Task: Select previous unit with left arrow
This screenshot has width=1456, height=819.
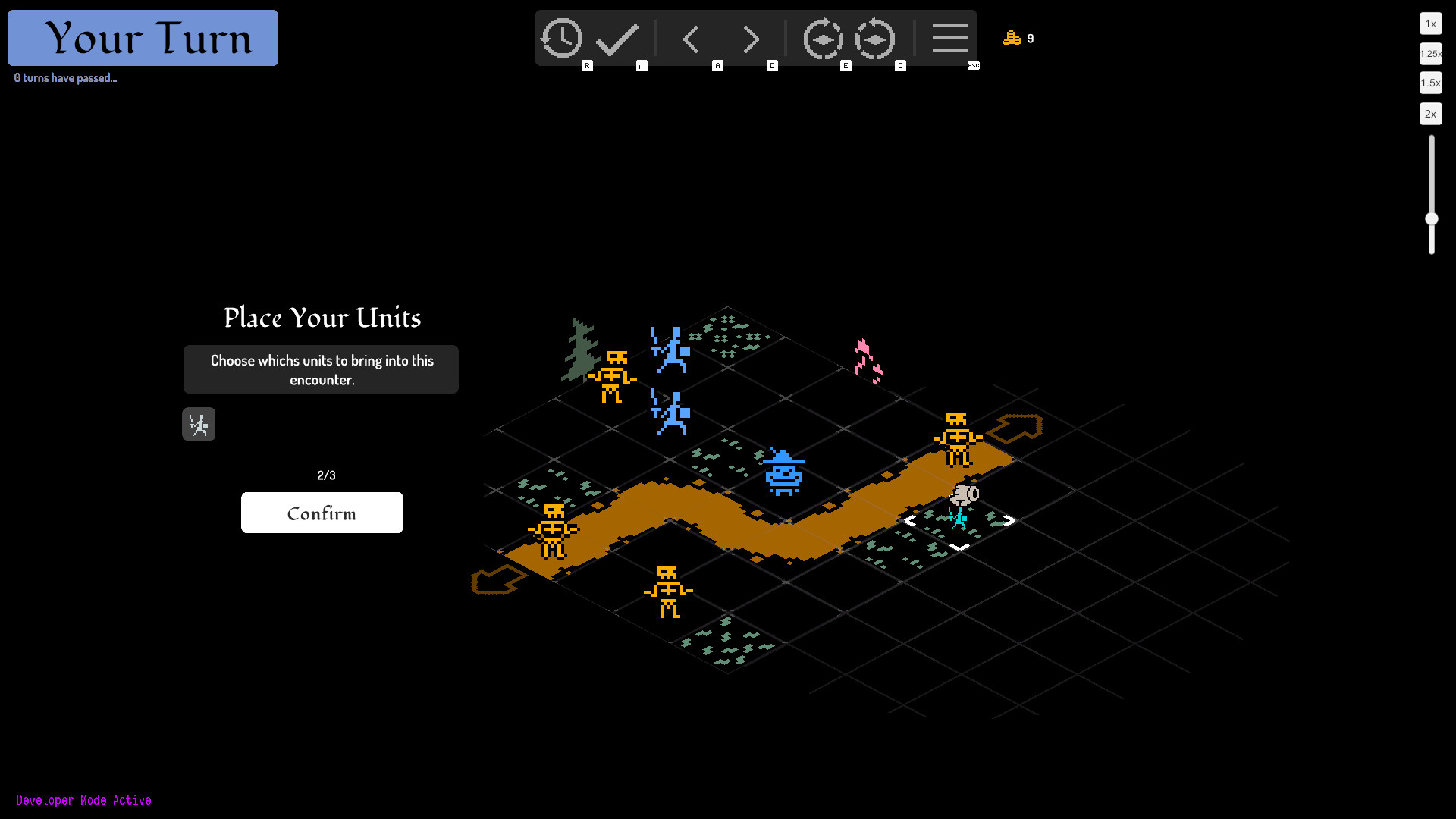Action: point(691,39)
